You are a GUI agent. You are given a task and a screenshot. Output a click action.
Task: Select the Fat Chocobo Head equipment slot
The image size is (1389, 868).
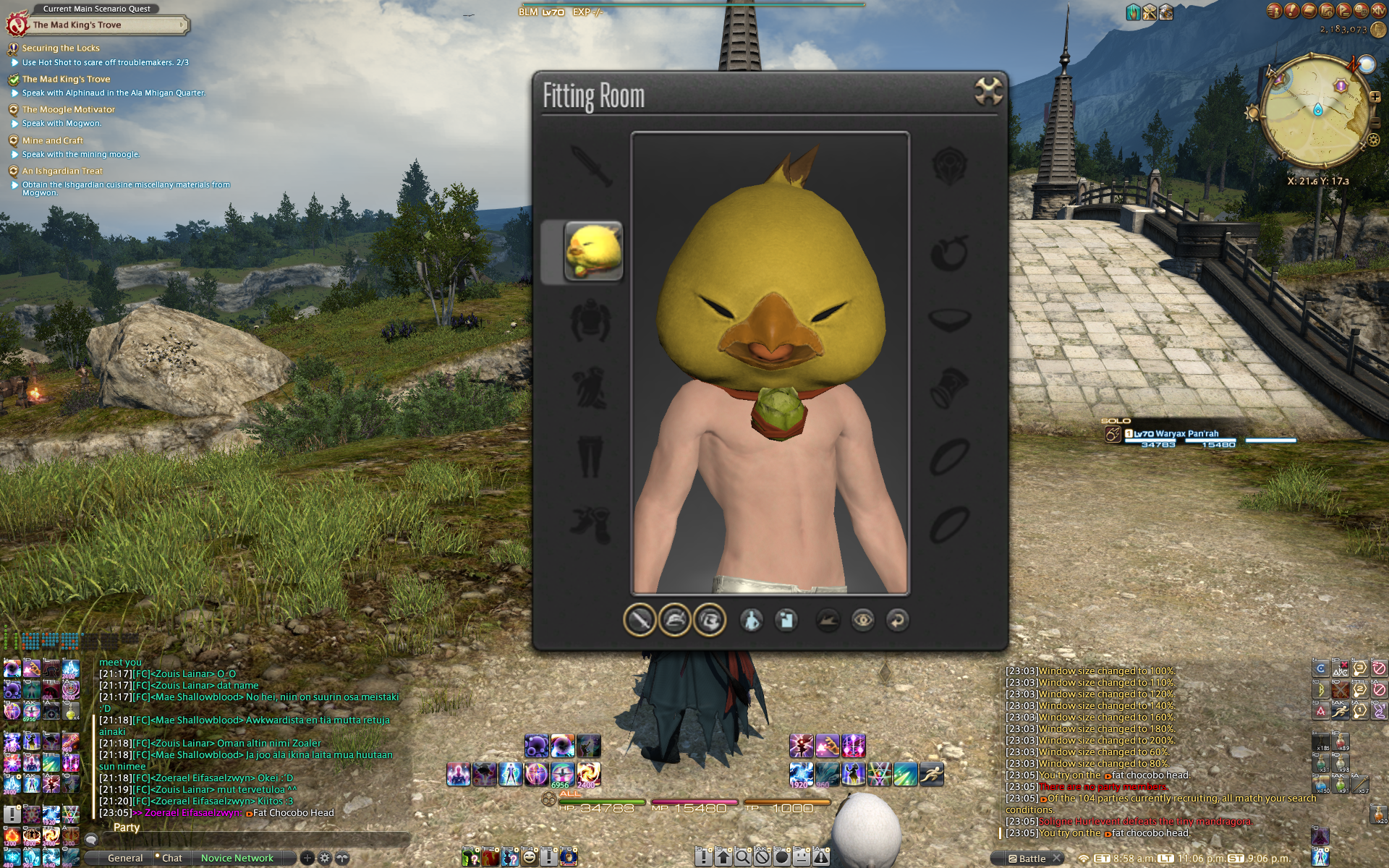(x=592, y=251)
